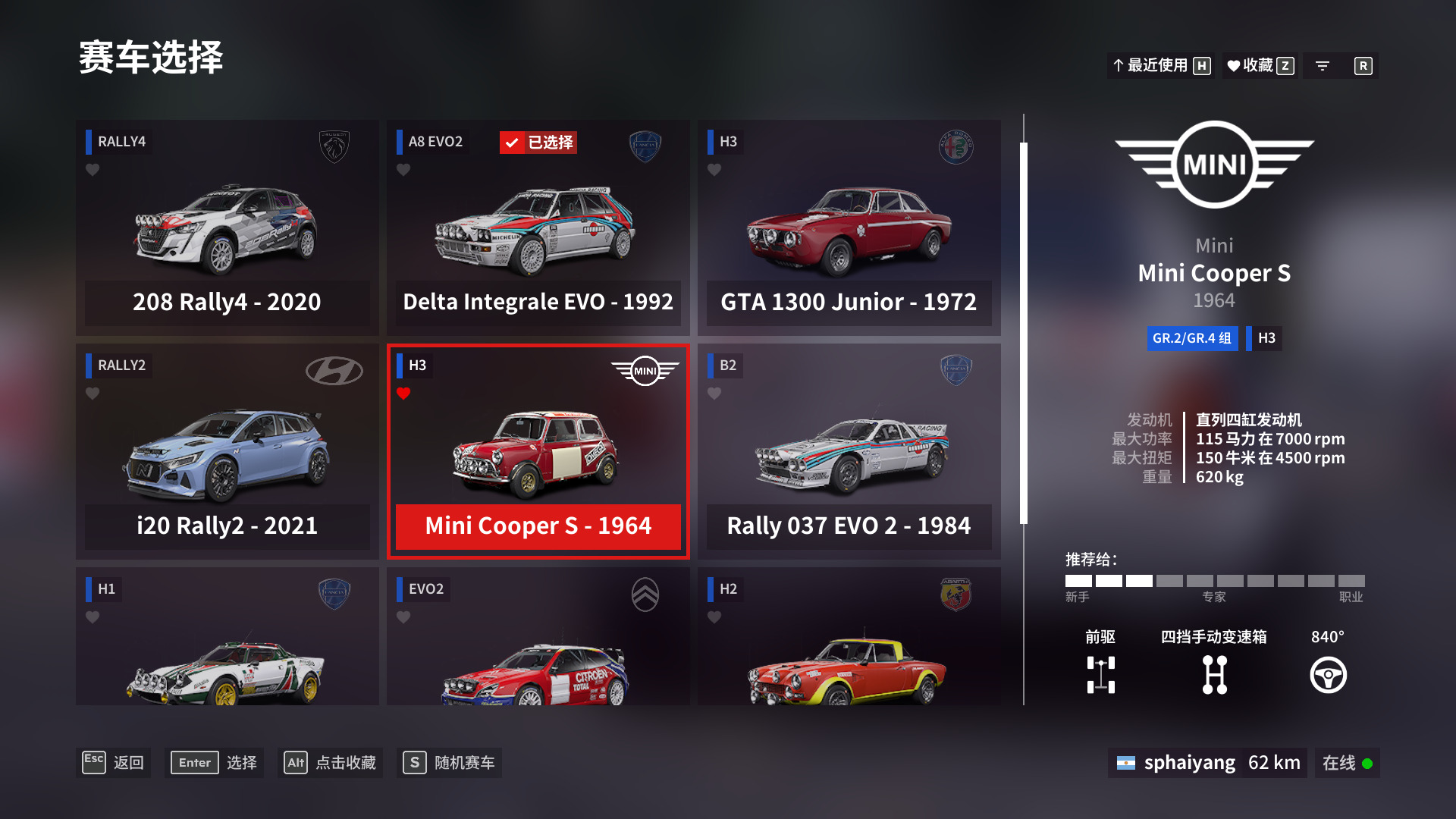Viewport: 1456px width, 819px height.
Task: Open the car filter options icon
Action: click(x=1323, y=66)
